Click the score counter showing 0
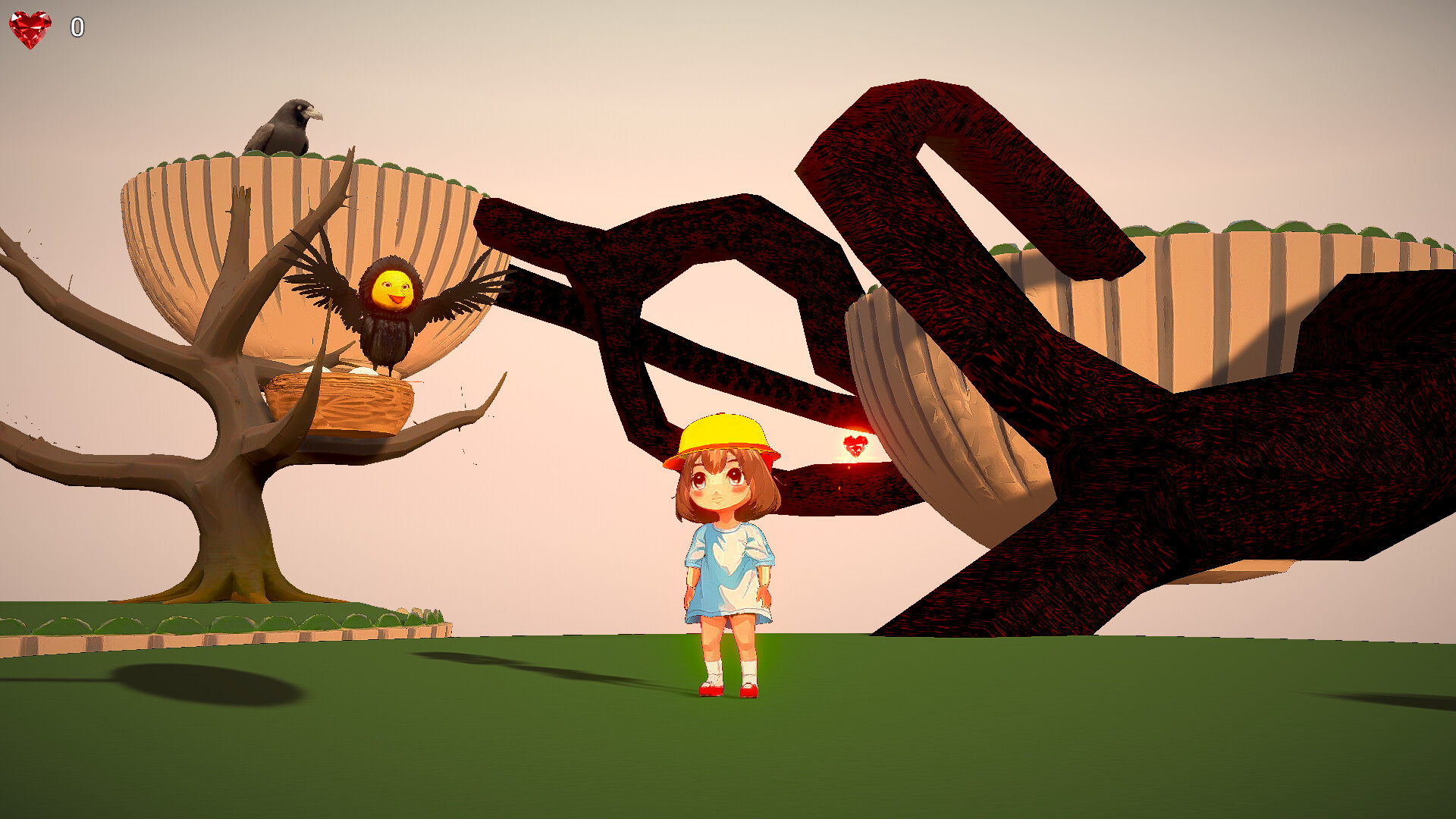The width and height of the screenshot is (1456, 819). [76, 27]
